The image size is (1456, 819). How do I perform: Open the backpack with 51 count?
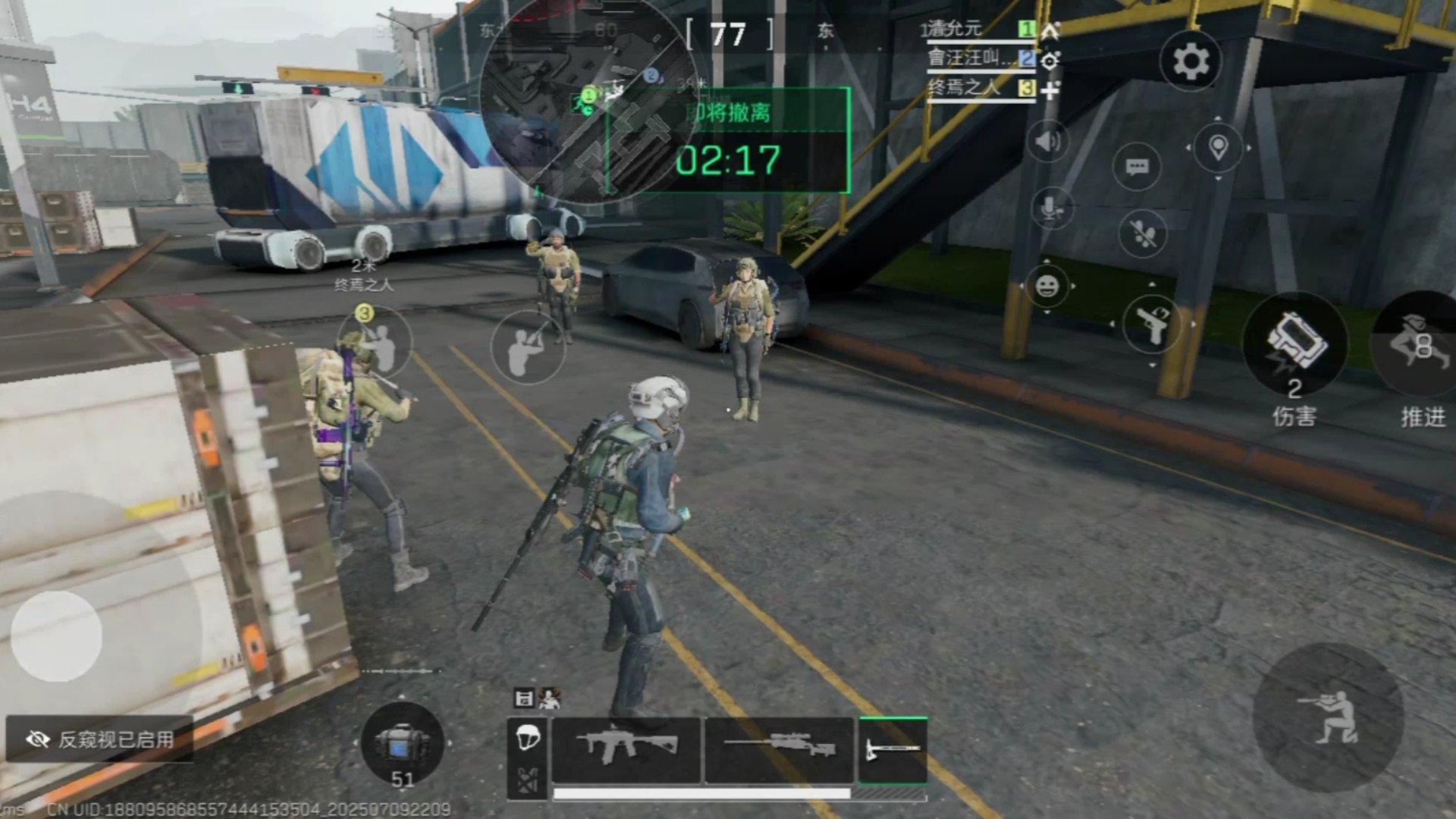402,743
